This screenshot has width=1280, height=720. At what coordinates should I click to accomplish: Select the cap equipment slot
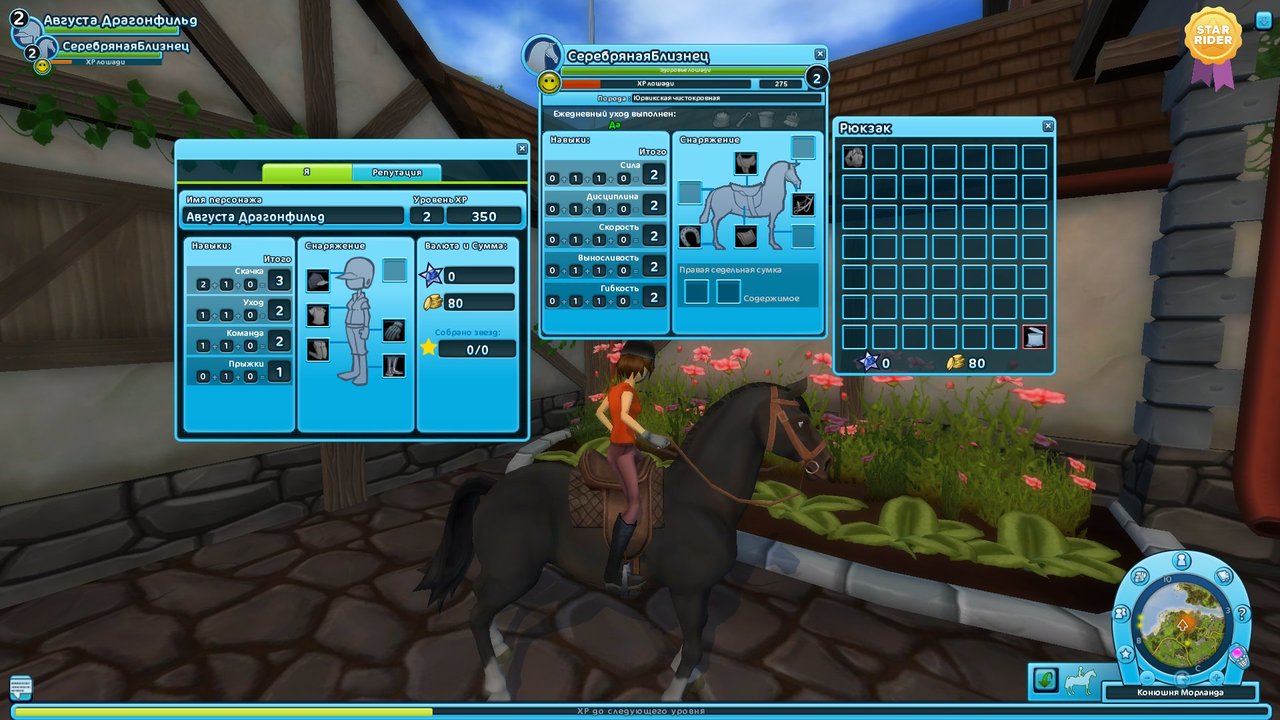coord(318,281)
